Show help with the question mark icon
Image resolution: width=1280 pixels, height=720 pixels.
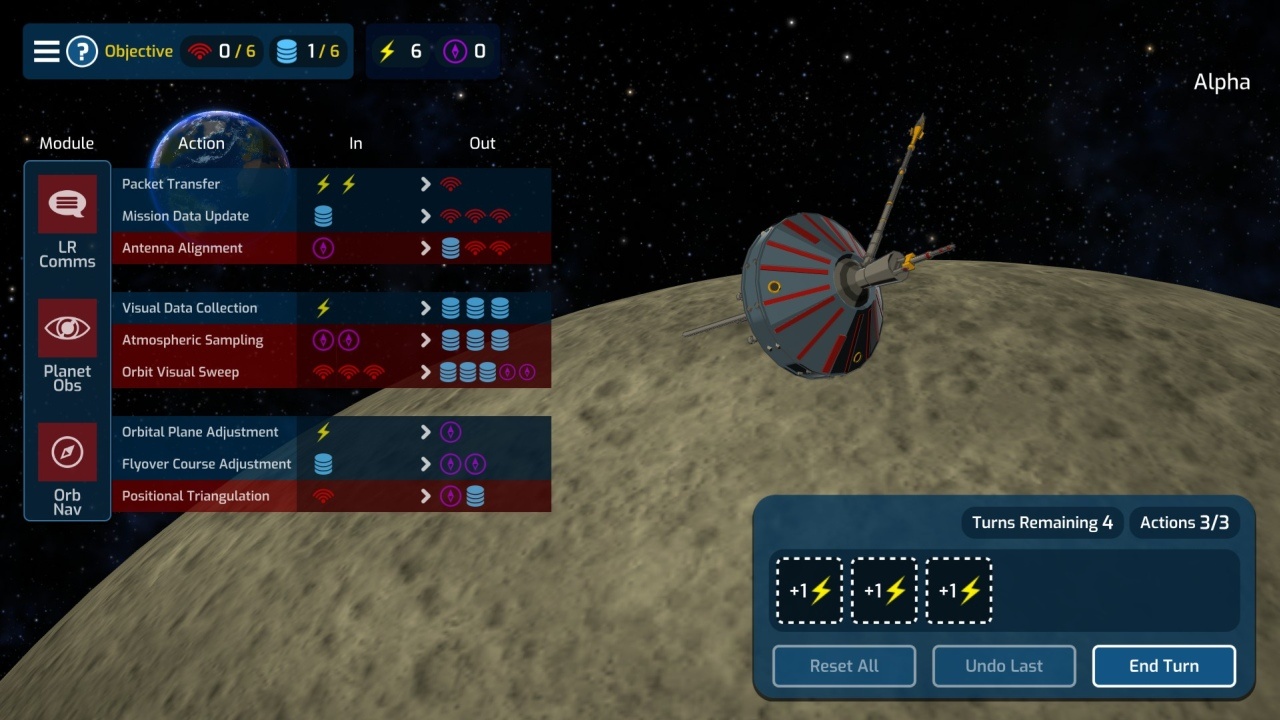coord(81,51)
